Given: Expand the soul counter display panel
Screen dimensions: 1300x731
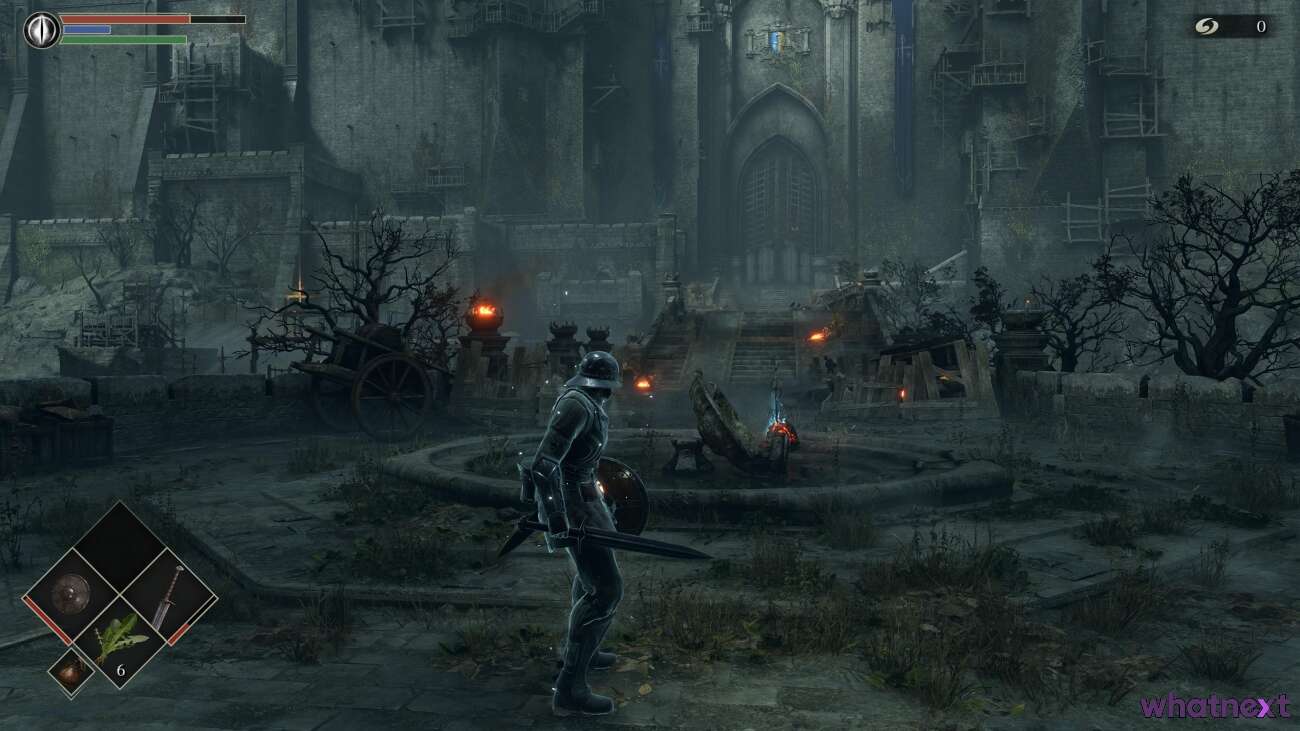Looking at the screenshot, I should pos(1230,28).
